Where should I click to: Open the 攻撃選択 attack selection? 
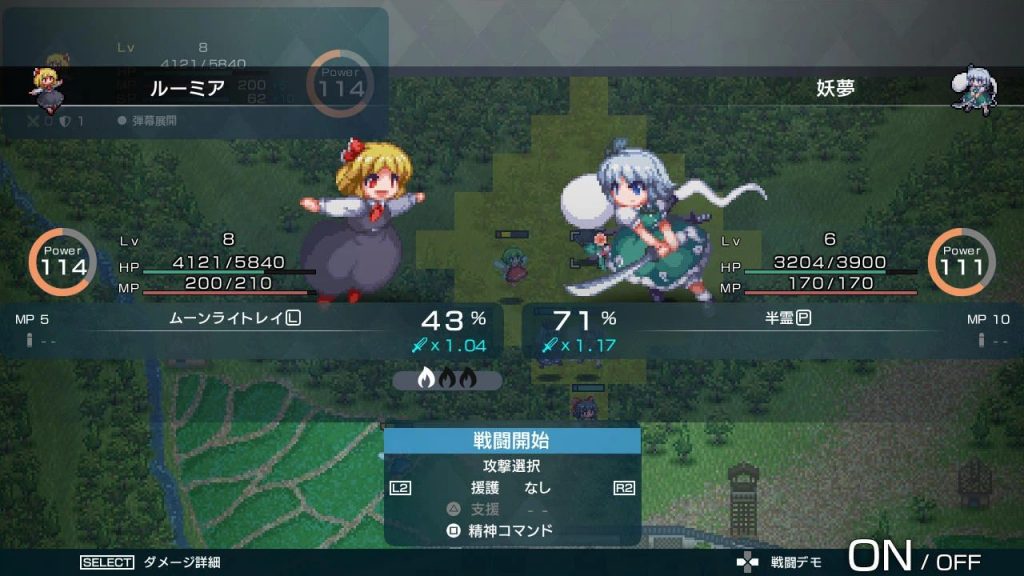pos(512,467)
